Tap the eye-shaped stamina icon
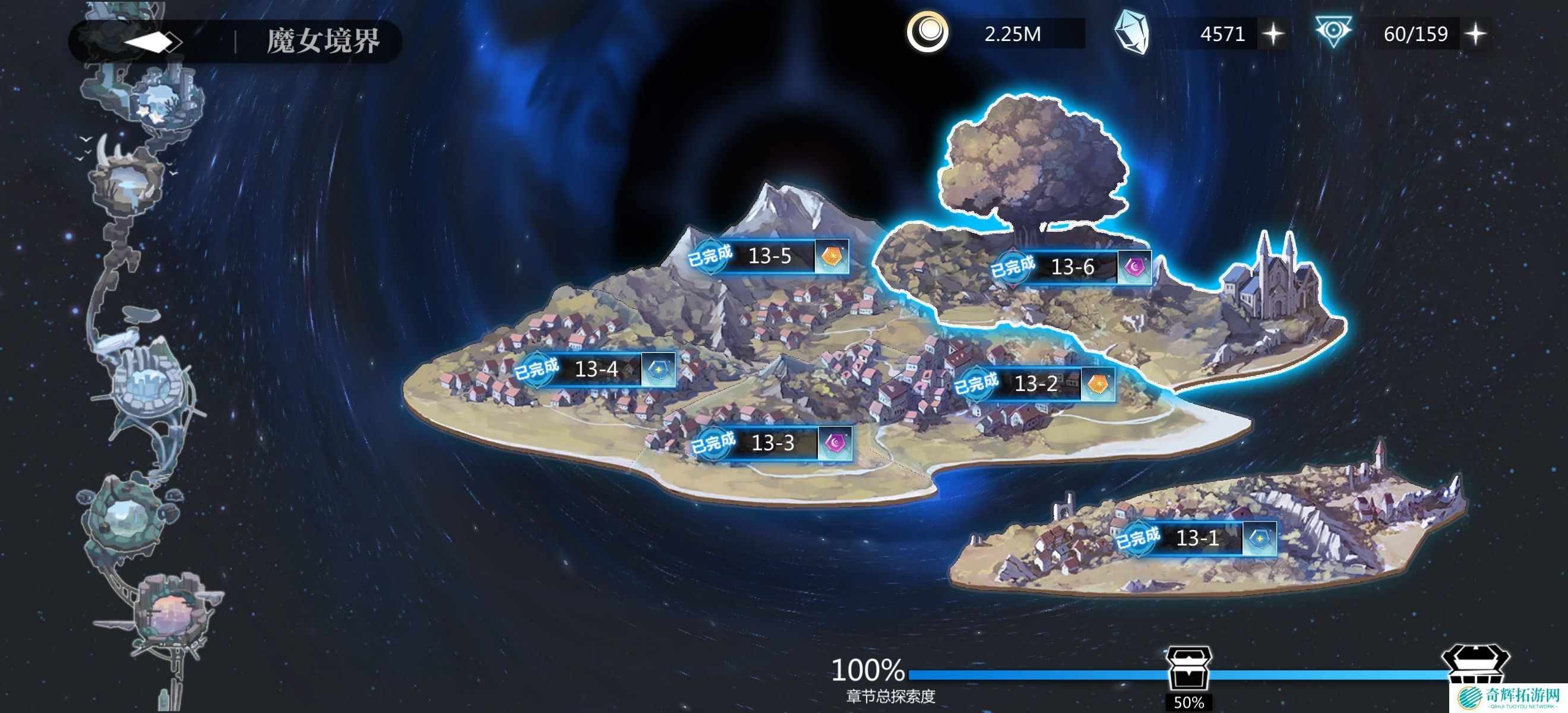 click(x=1333, y=31)
